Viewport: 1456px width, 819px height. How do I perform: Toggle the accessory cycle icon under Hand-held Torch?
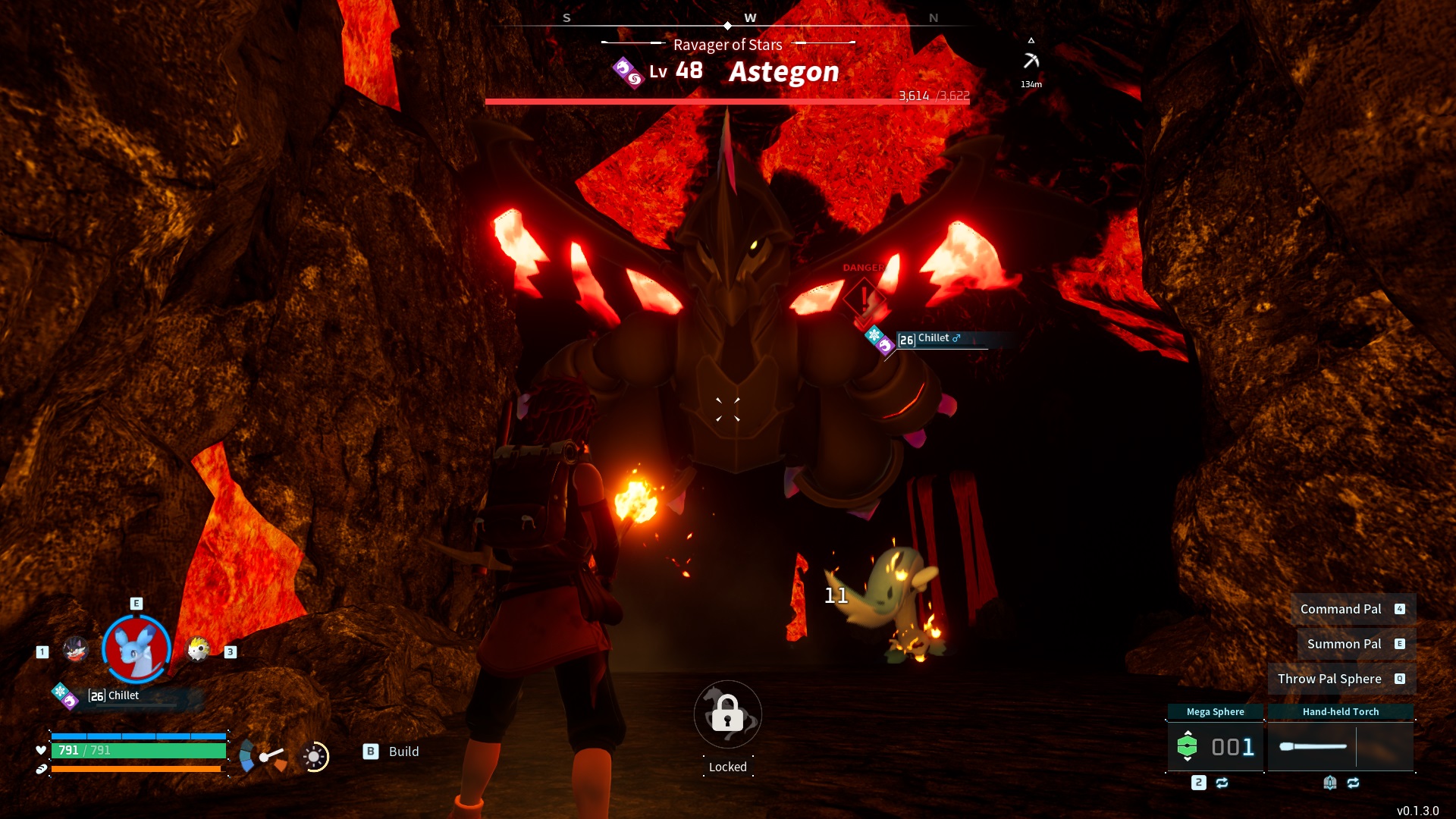[x=1353, y=784]
